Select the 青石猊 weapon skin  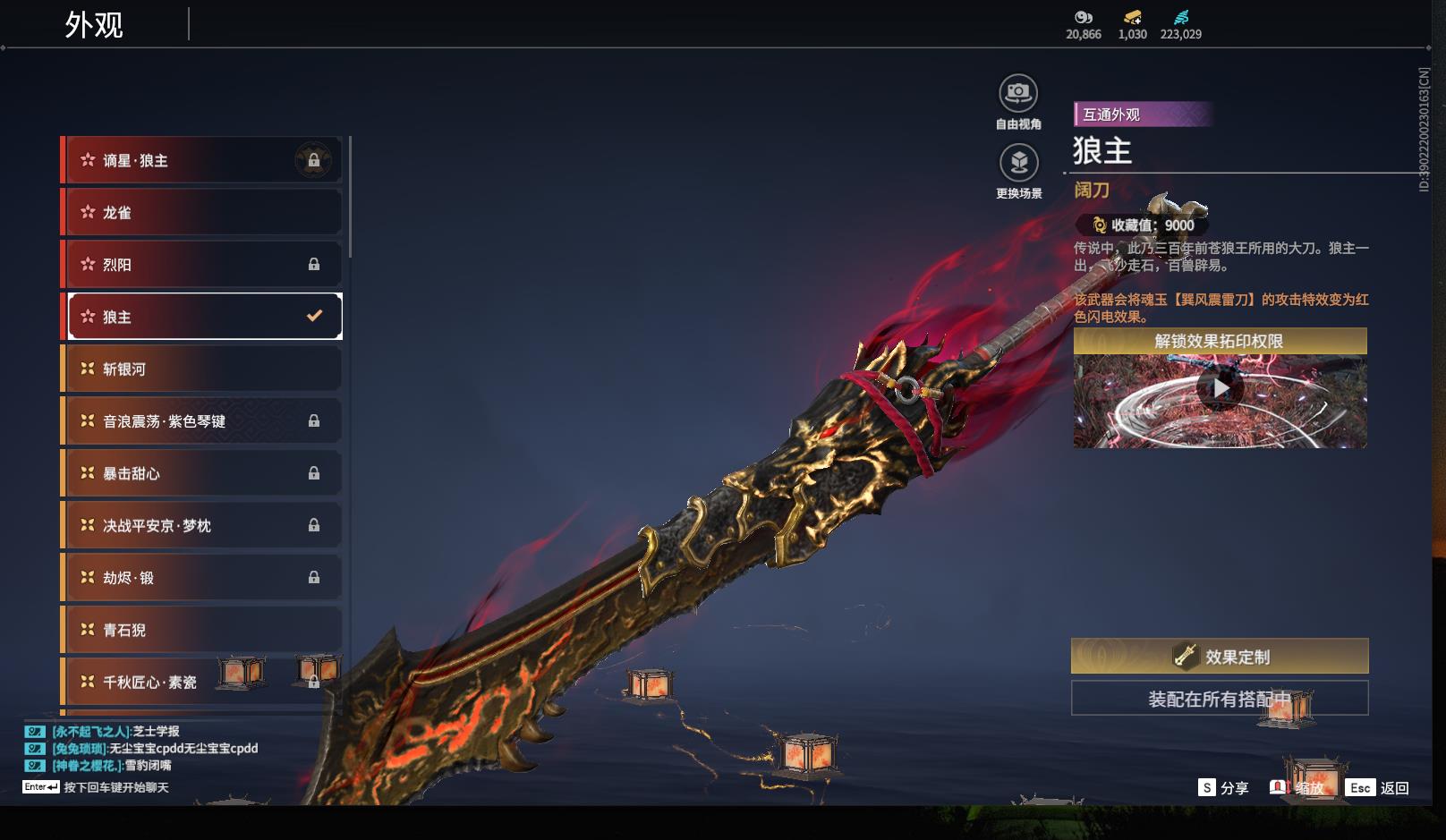click(203, 630)
